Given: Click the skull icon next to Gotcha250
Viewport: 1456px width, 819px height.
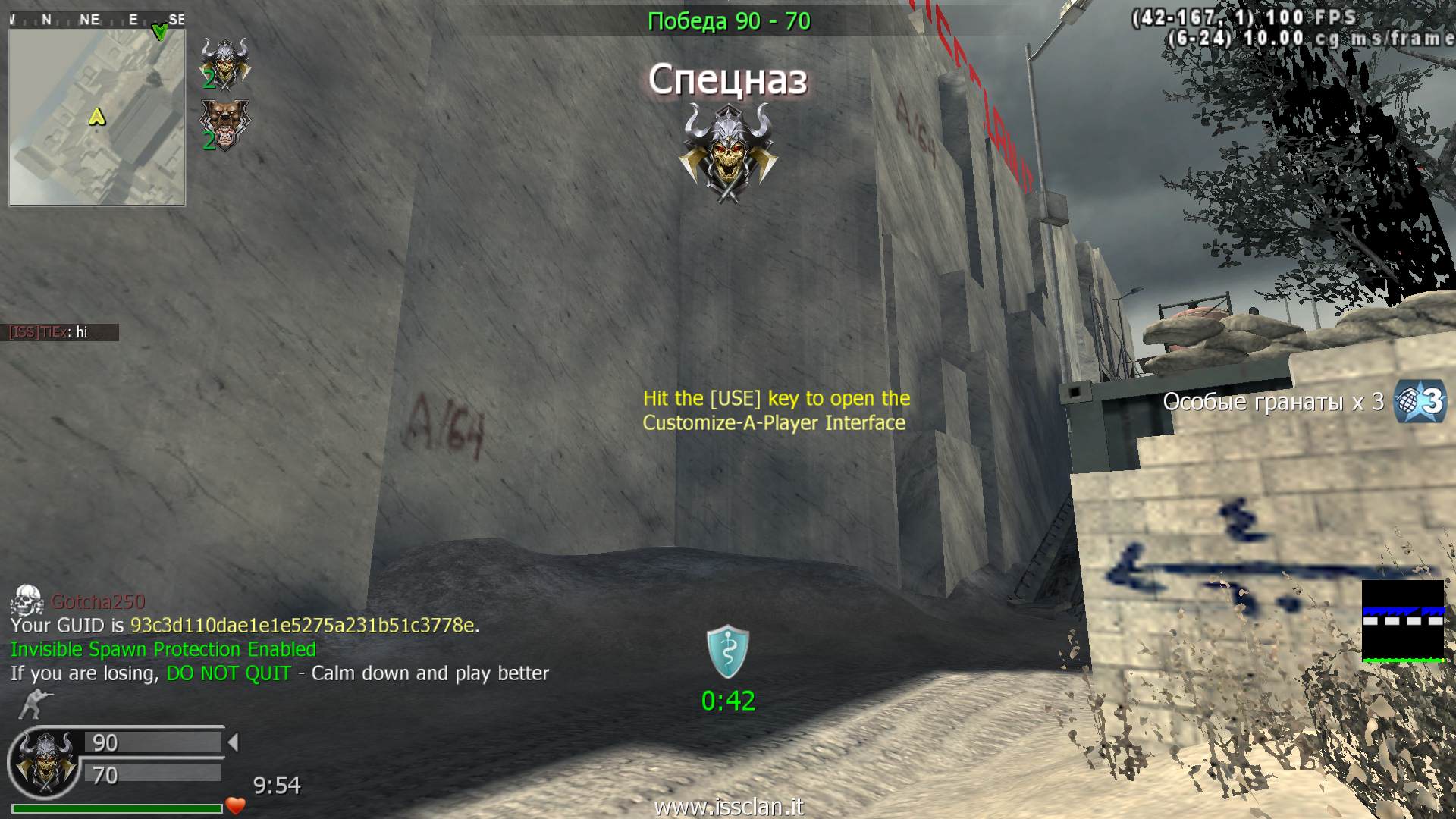Looking at the screenshot, I should tap(27, 601).
